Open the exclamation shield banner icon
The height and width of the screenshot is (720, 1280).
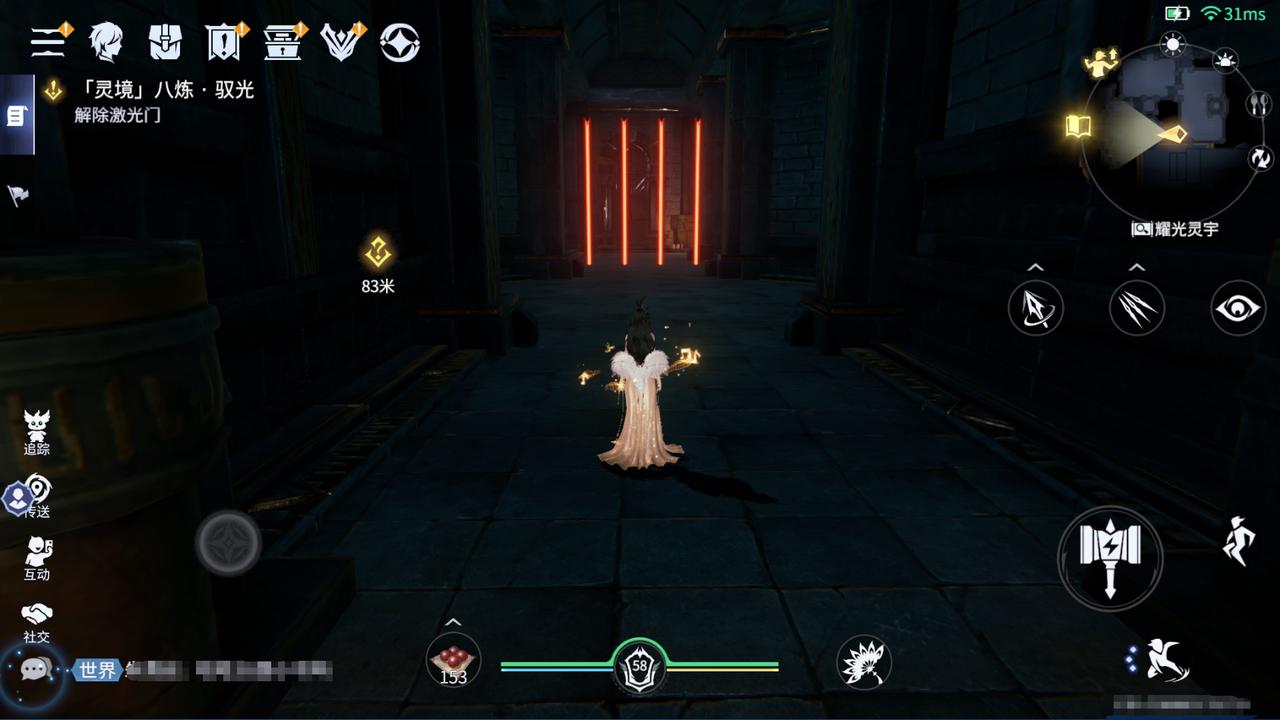[223, 42]
